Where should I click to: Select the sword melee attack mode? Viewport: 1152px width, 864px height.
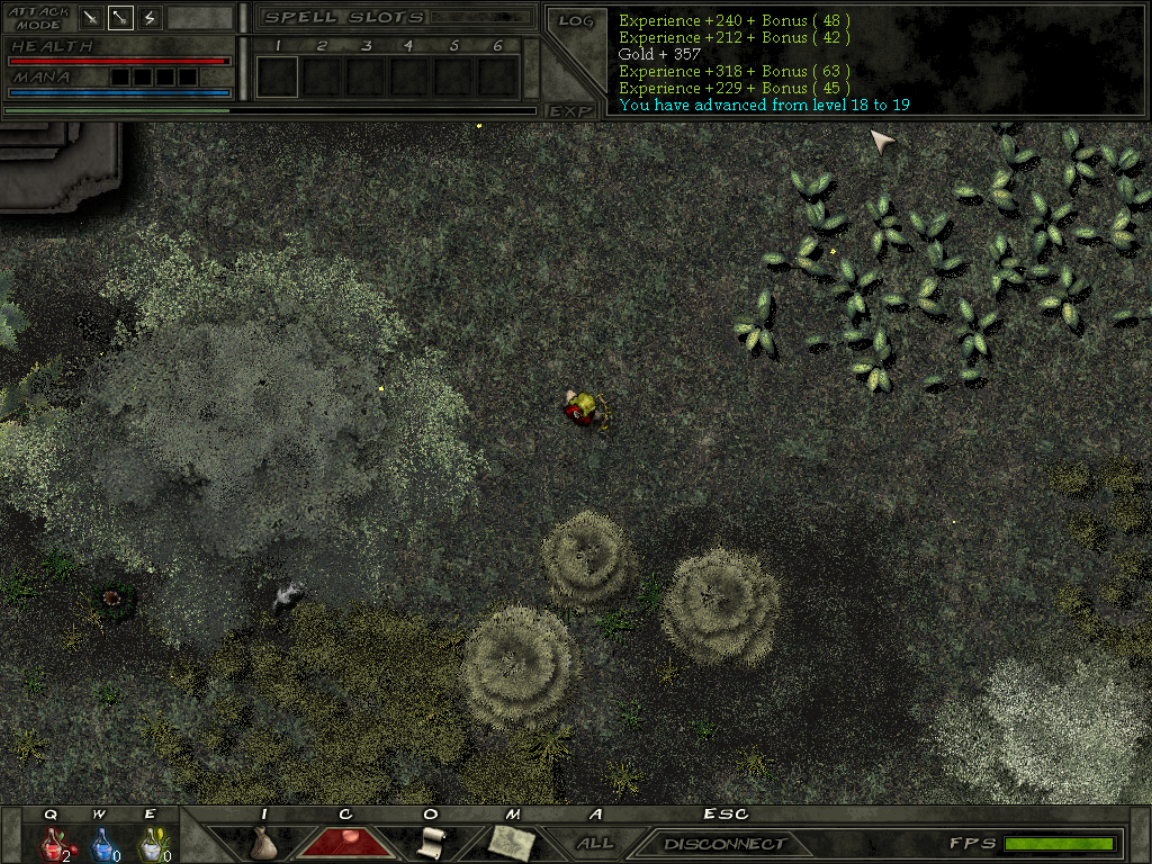[x=91, y=17]
